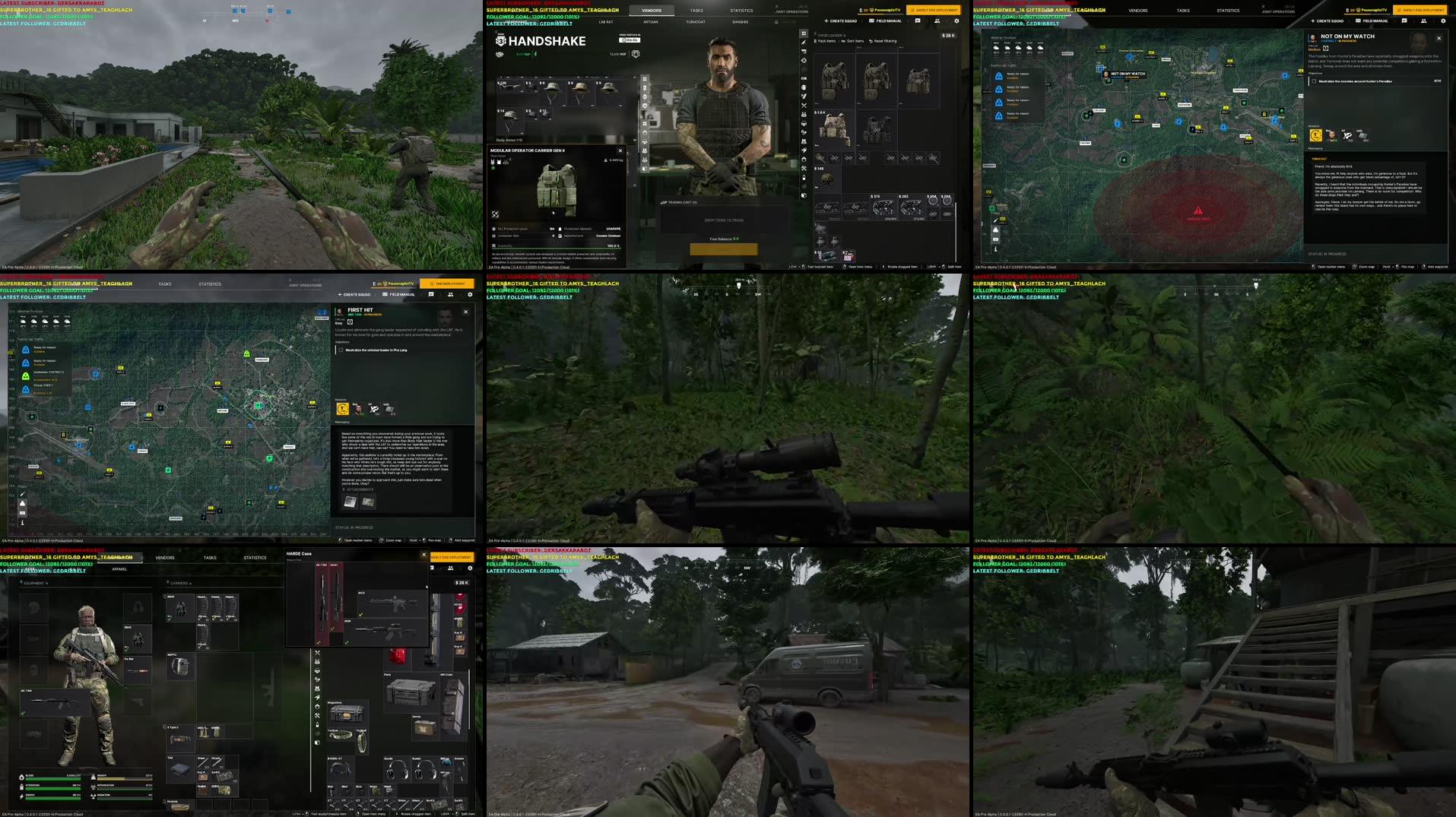Open settings via the gear icon
Viewport: 1456px width, 817px height.
point(956,21)
